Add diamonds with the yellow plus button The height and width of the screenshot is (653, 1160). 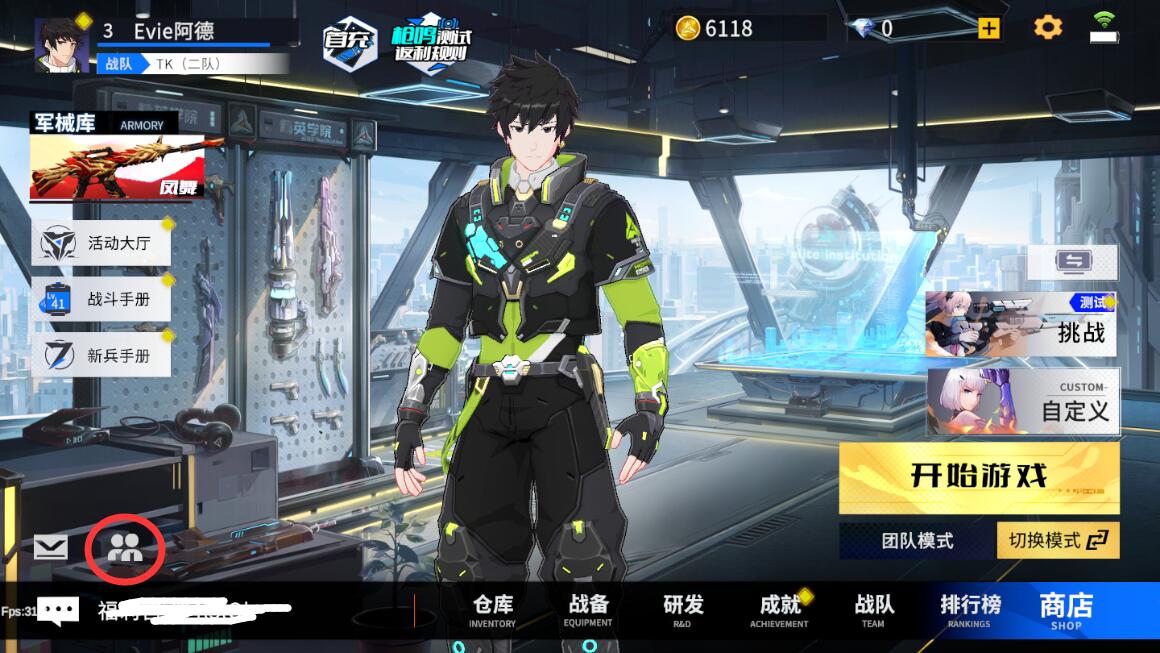point(989,28)
